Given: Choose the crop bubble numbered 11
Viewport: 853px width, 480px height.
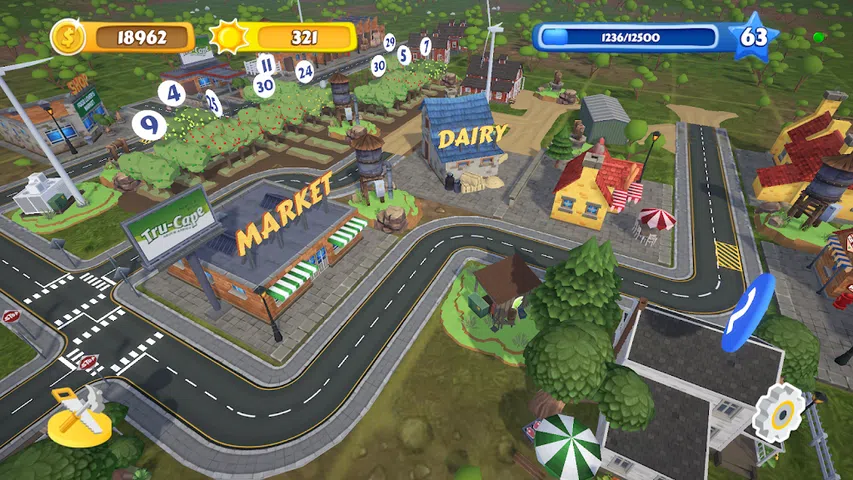Looking at the screenshot, I should click(x=265, y=65).
